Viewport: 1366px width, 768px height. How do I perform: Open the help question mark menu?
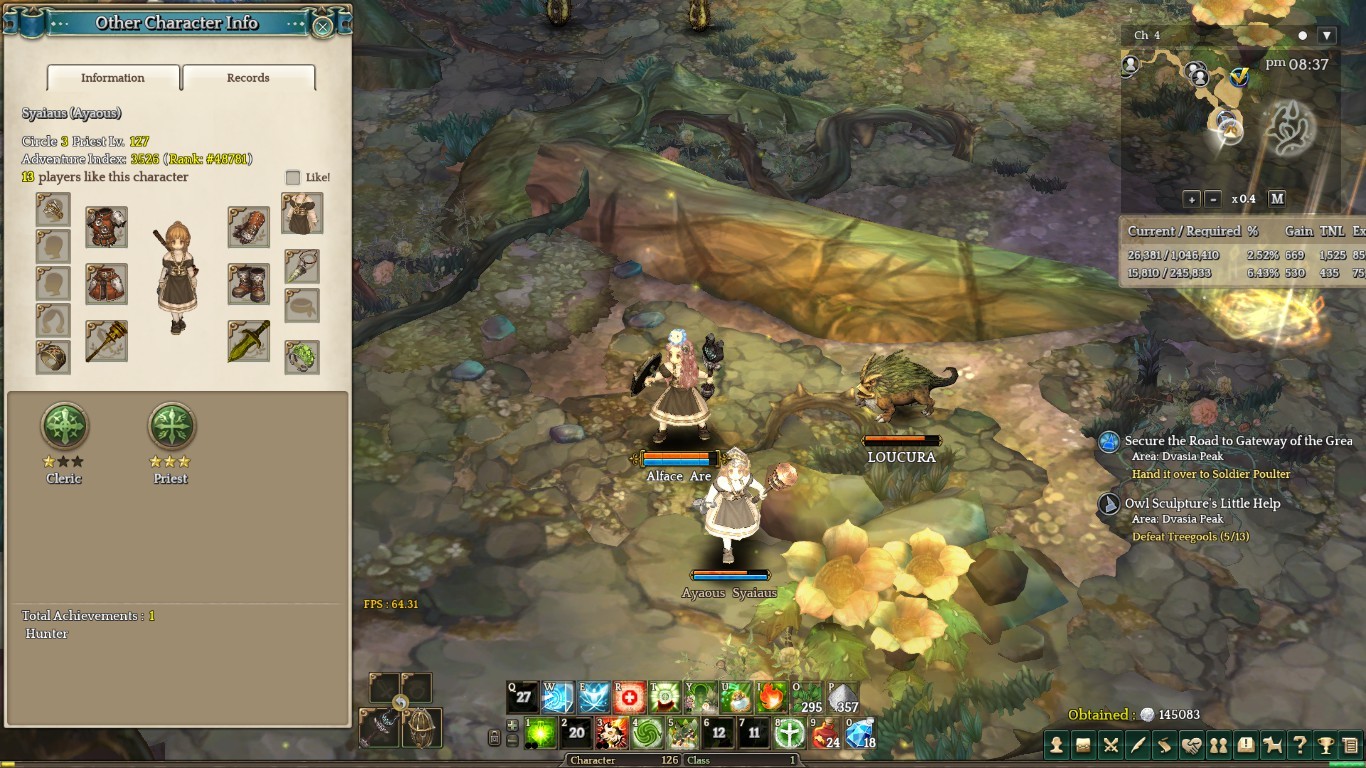pyautogui.click(x=1299, y=744)
